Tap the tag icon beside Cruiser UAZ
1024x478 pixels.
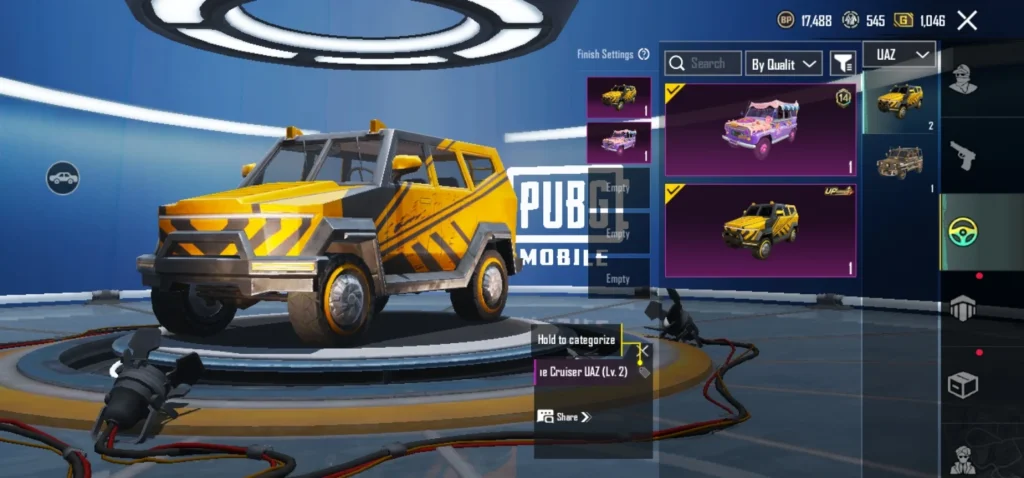click(x=642, y=372)
